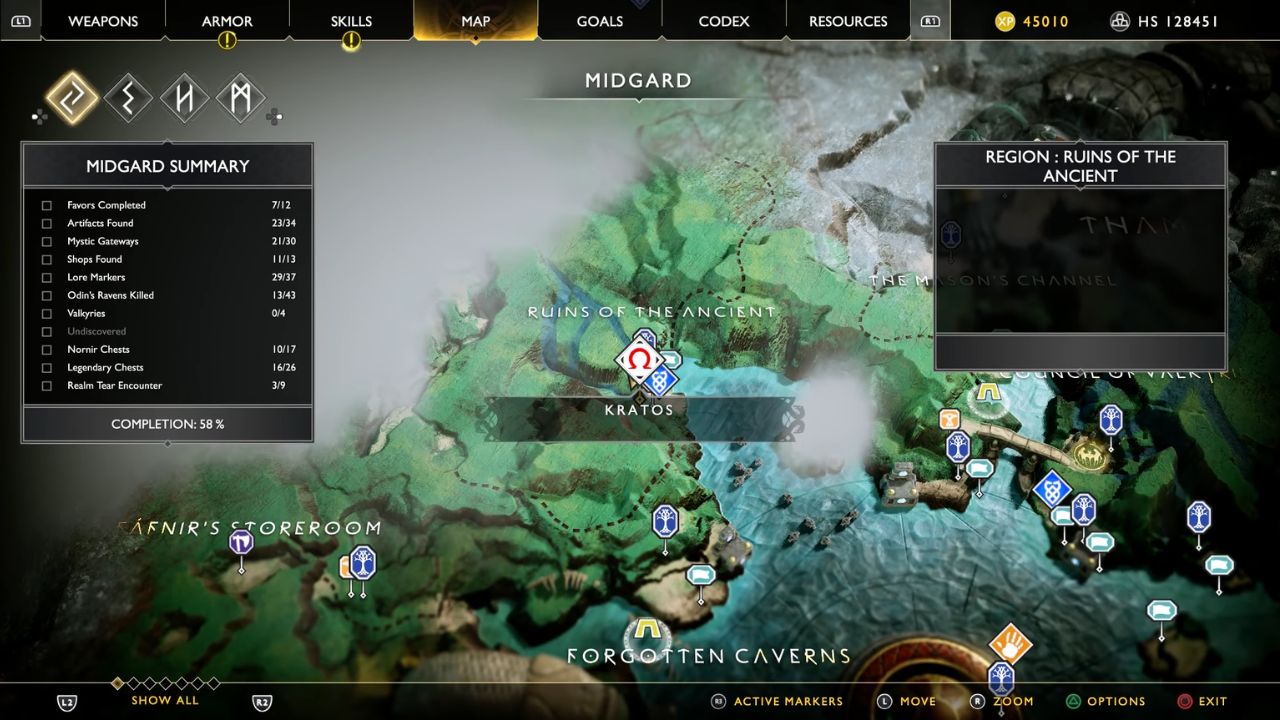Switch to the Armor tab
Screen dimensions: 1280x720
tap(227, 21)
